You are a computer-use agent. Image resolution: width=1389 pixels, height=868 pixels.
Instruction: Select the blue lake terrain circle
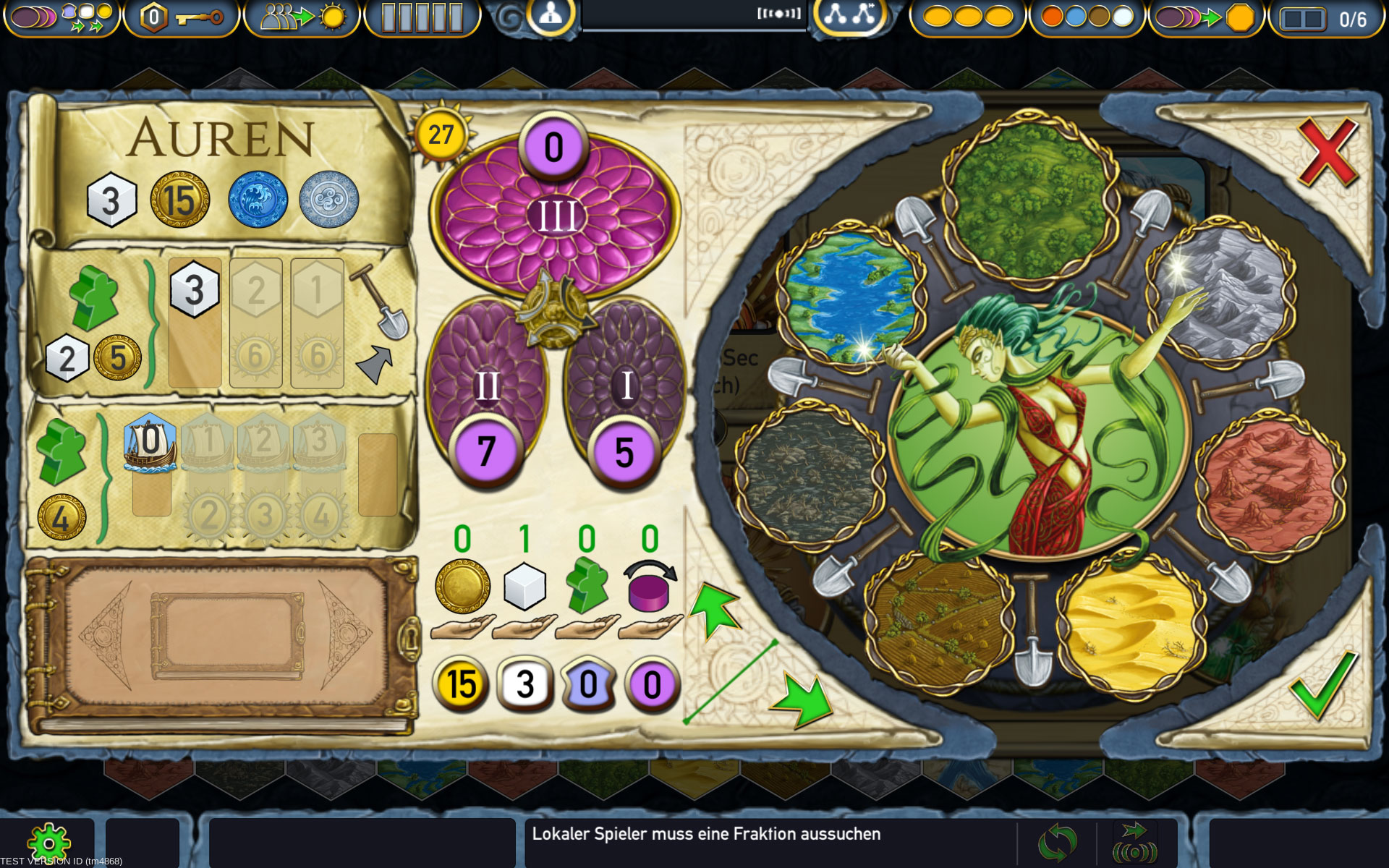(x=851, y=297)
